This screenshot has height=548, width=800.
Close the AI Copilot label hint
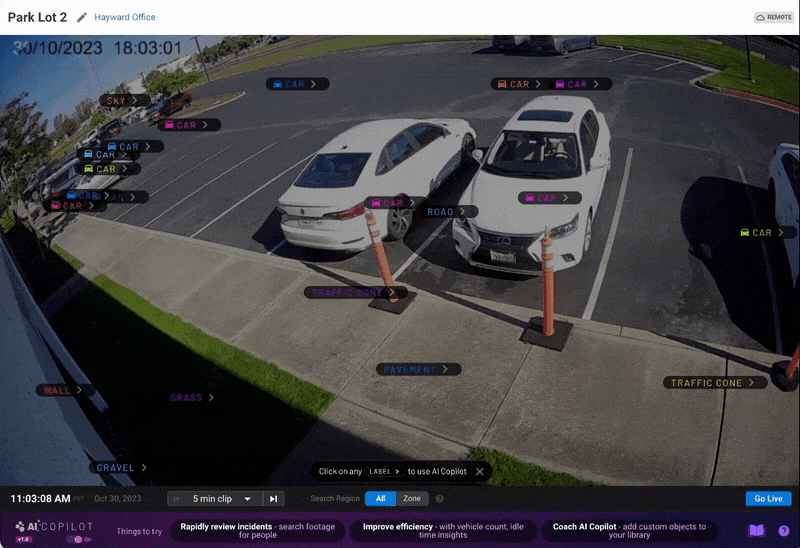[479, 471]
